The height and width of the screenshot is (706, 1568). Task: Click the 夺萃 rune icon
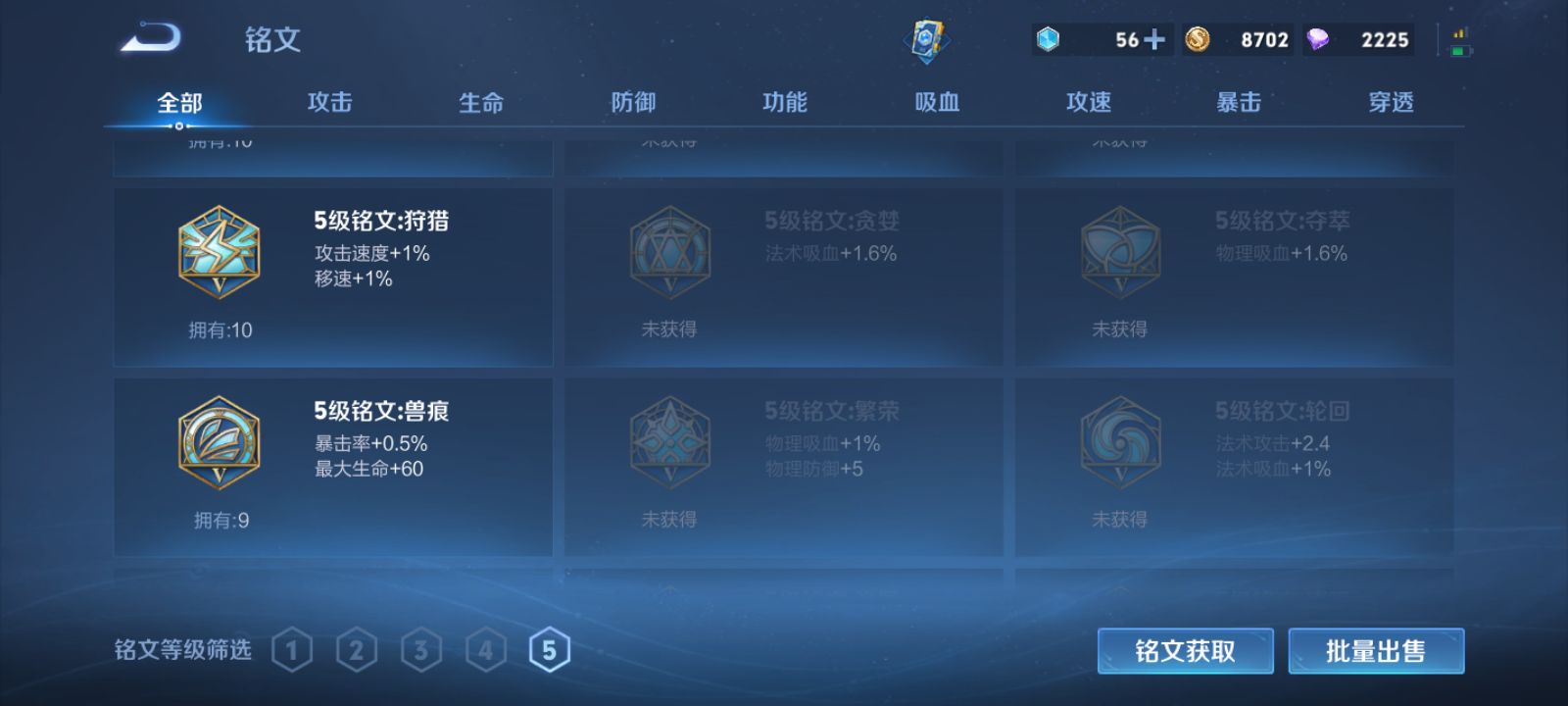pyautogui.click(x=1120, y=253)
